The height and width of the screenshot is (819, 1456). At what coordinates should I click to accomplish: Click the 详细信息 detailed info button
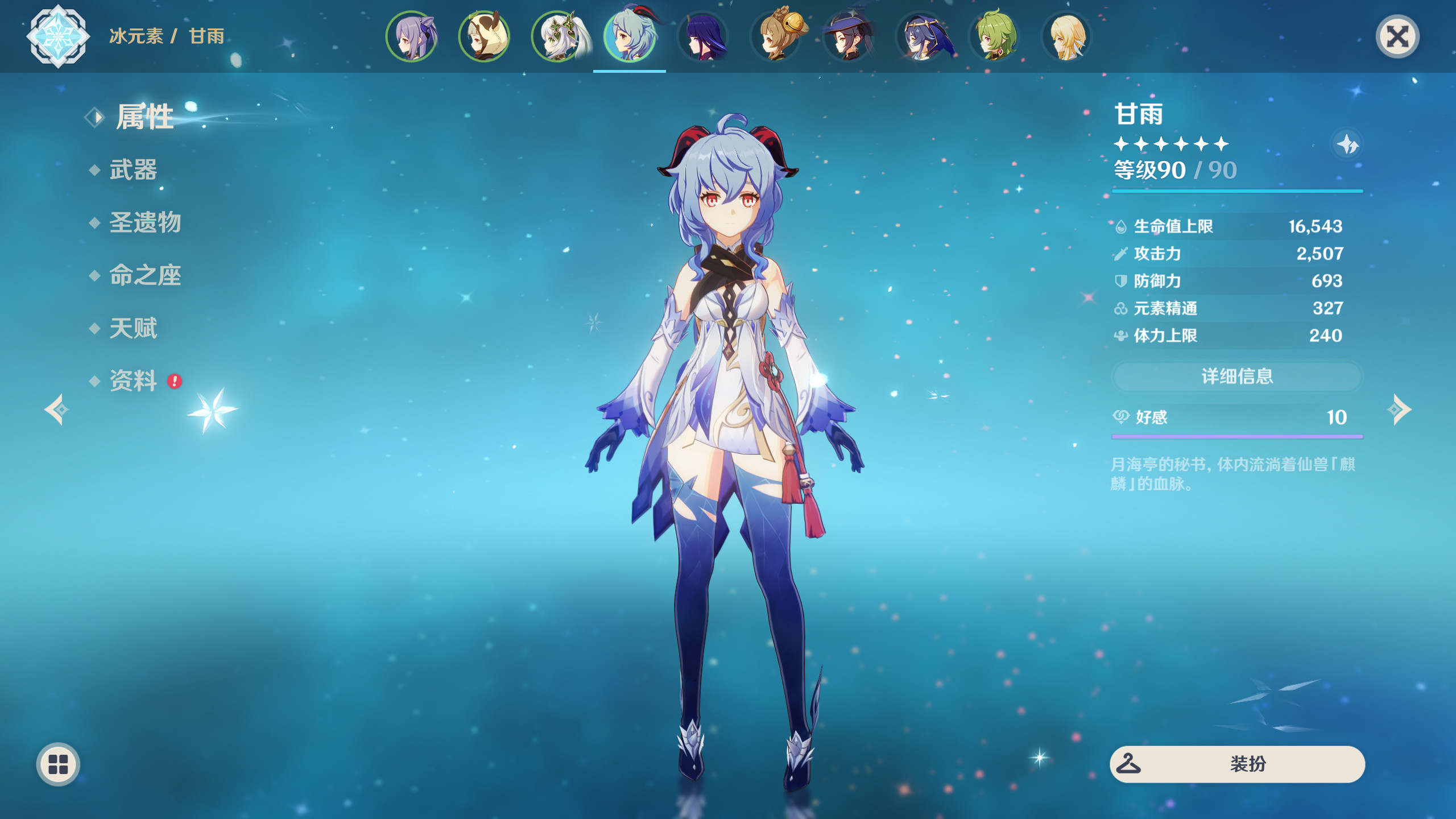click(1236, 377)
